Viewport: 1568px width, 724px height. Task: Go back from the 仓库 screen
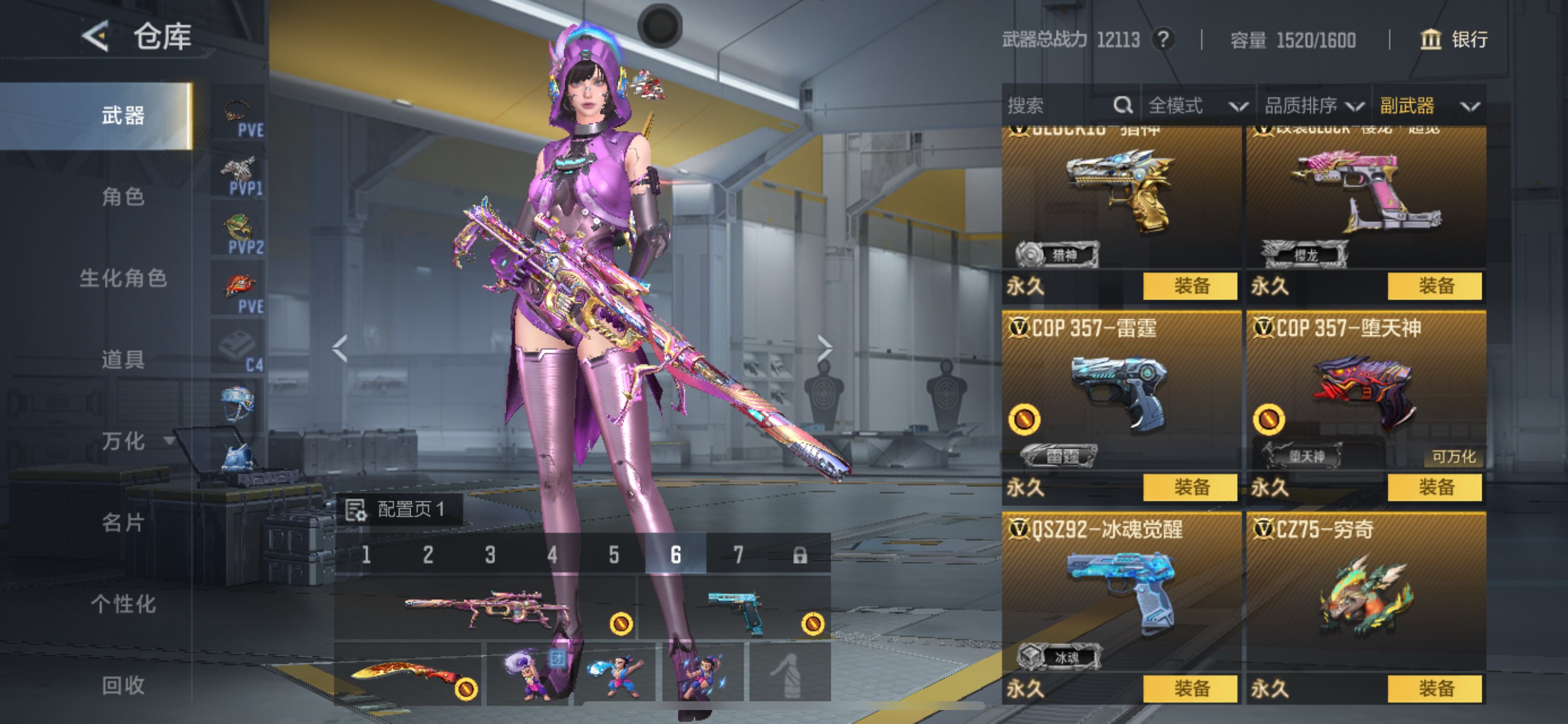[96, 37]
